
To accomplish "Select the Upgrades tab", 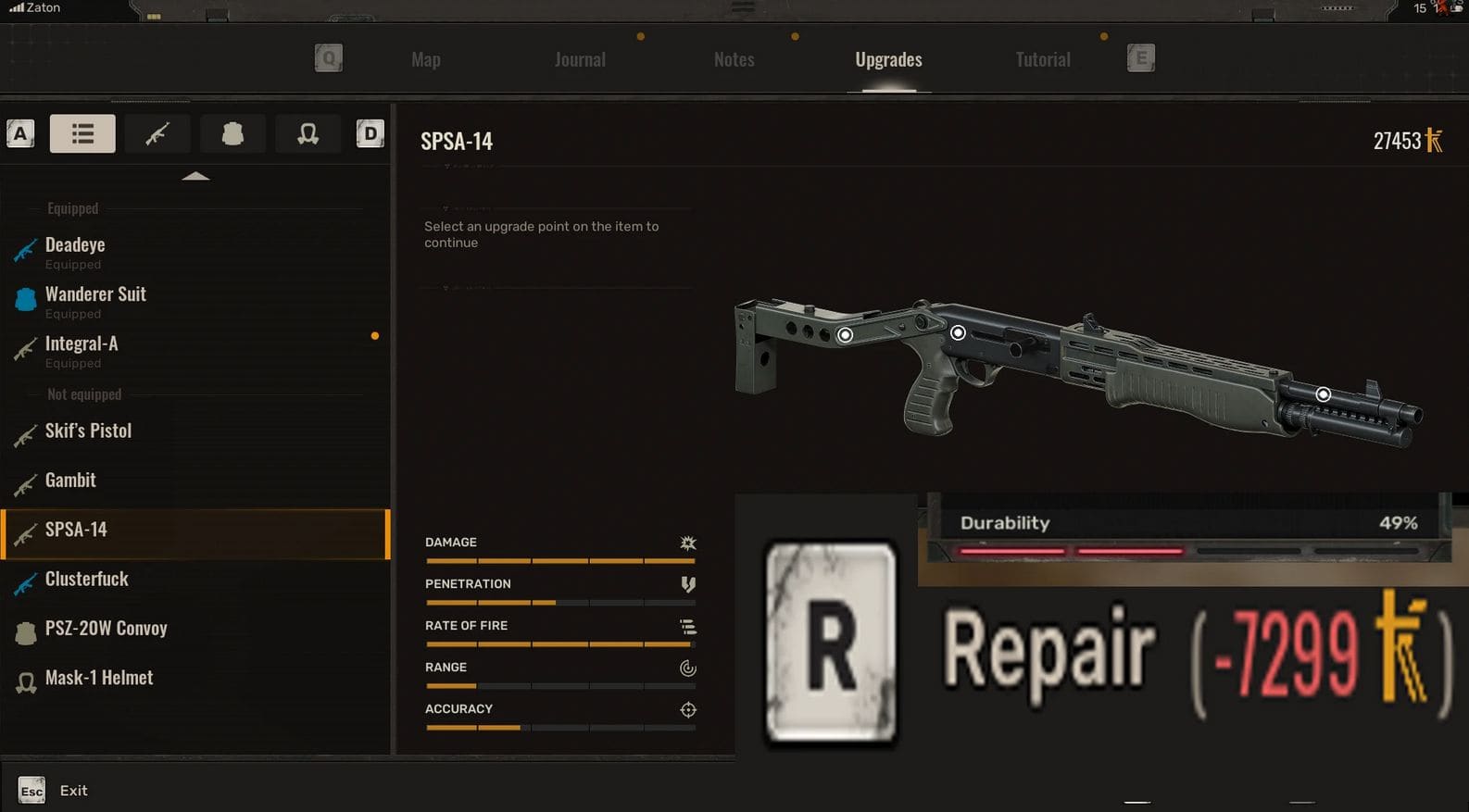I will tap(888, 60).
